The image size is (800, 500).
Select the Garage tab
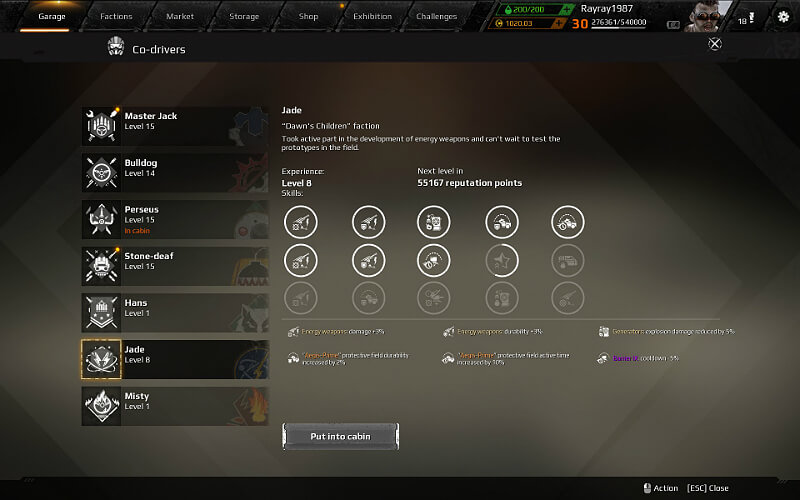[x=52, y=16]
